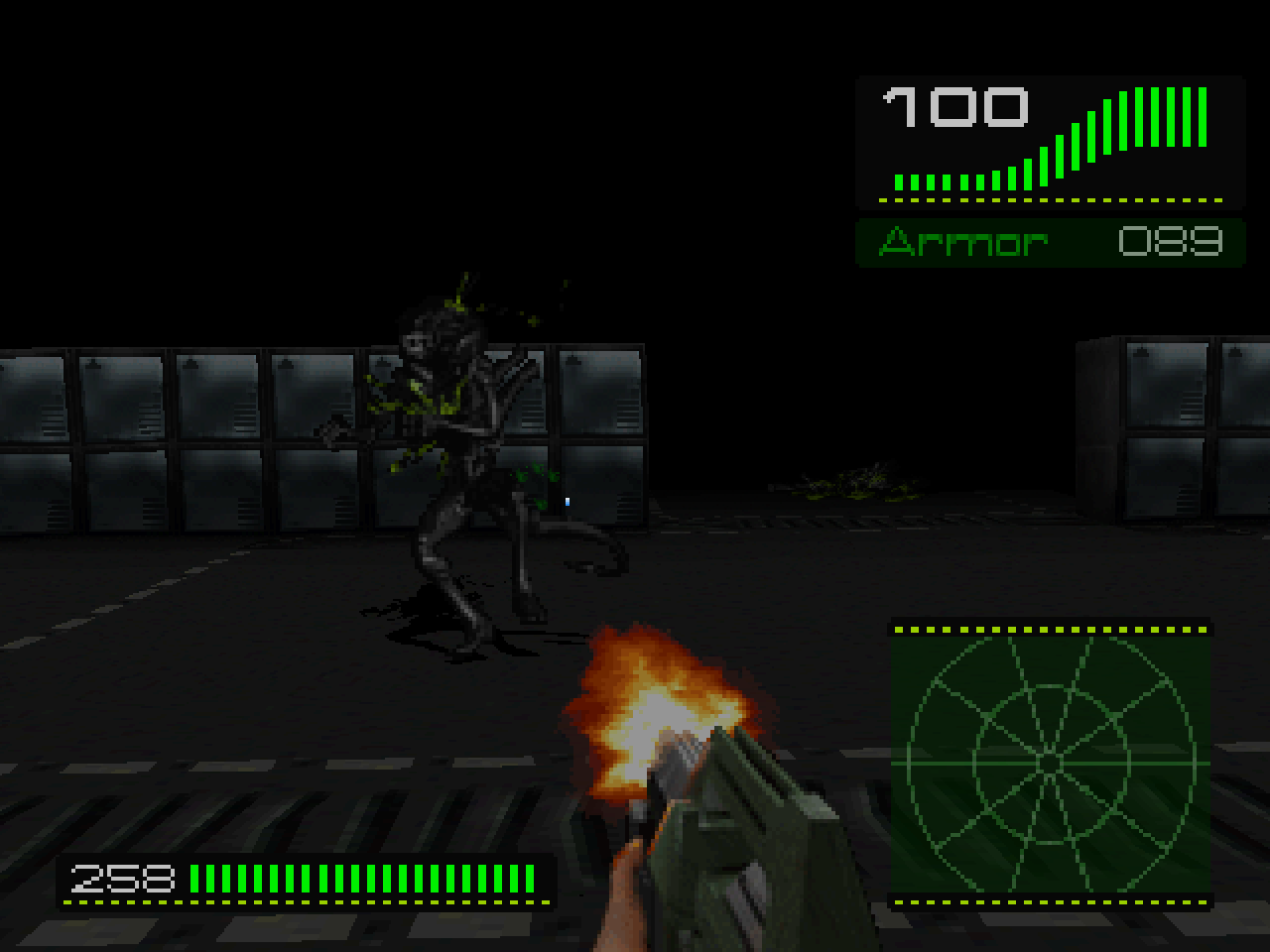Viewport: 1270px width, 952px height.
Task: Click the green ammo bar gauge
Action: click(367, 878)
